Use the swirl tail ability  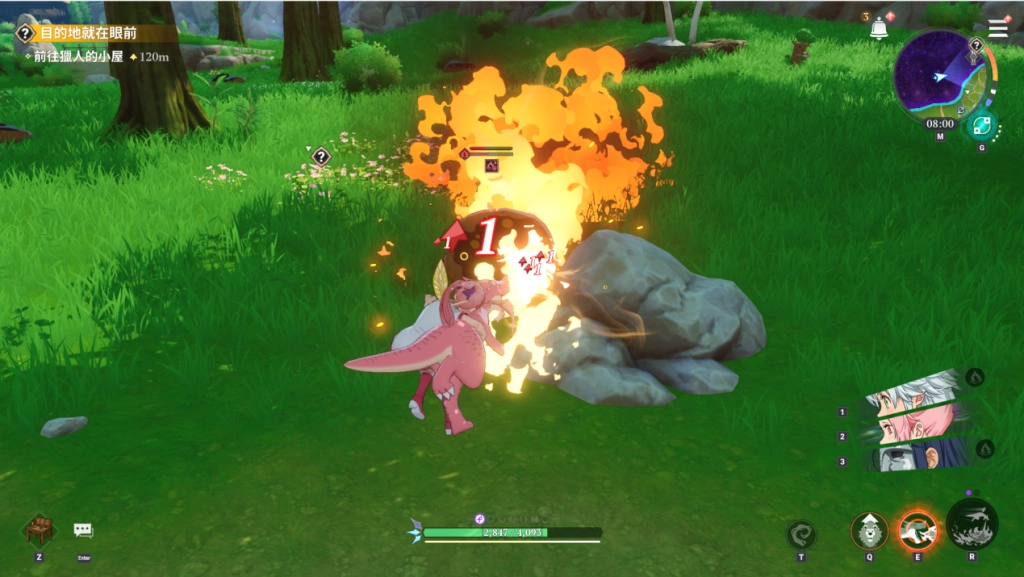click(x=801, y=534)
